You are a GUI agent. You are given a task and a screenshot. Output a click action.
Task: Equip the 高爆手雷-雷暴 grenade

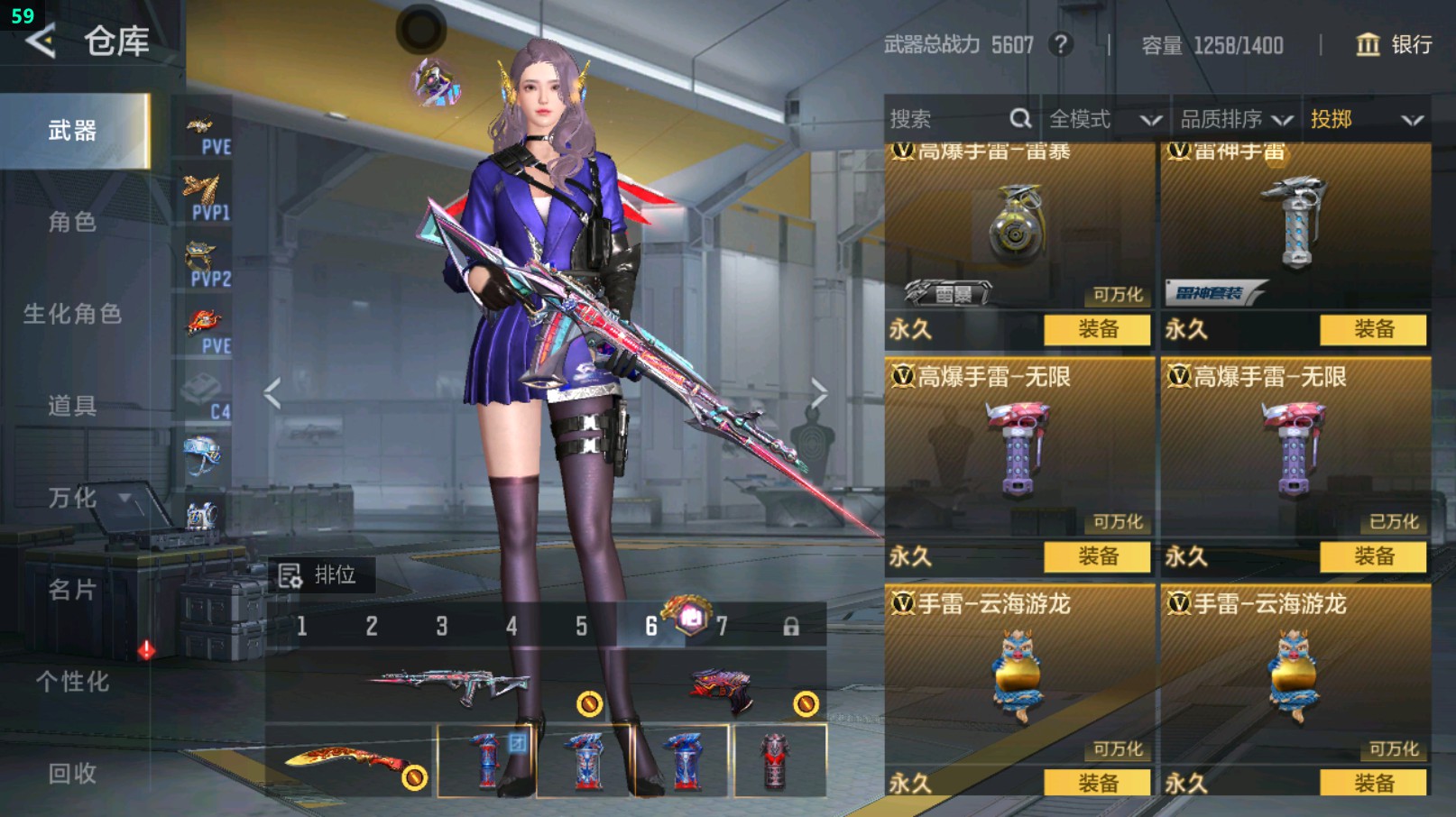click(1097, 329)
